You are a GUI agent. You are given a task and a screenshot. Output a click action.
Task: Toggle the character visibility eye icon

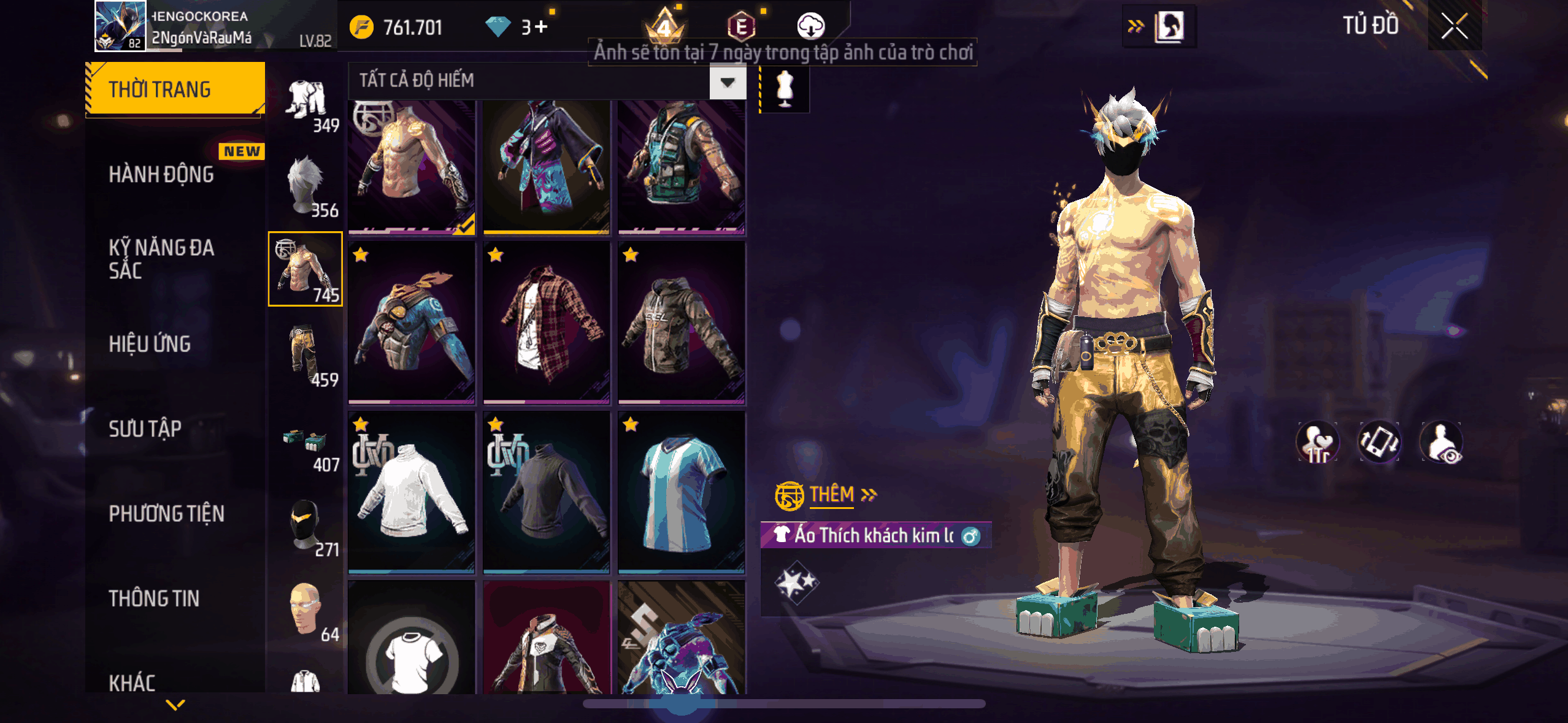tap(1441, 442)
